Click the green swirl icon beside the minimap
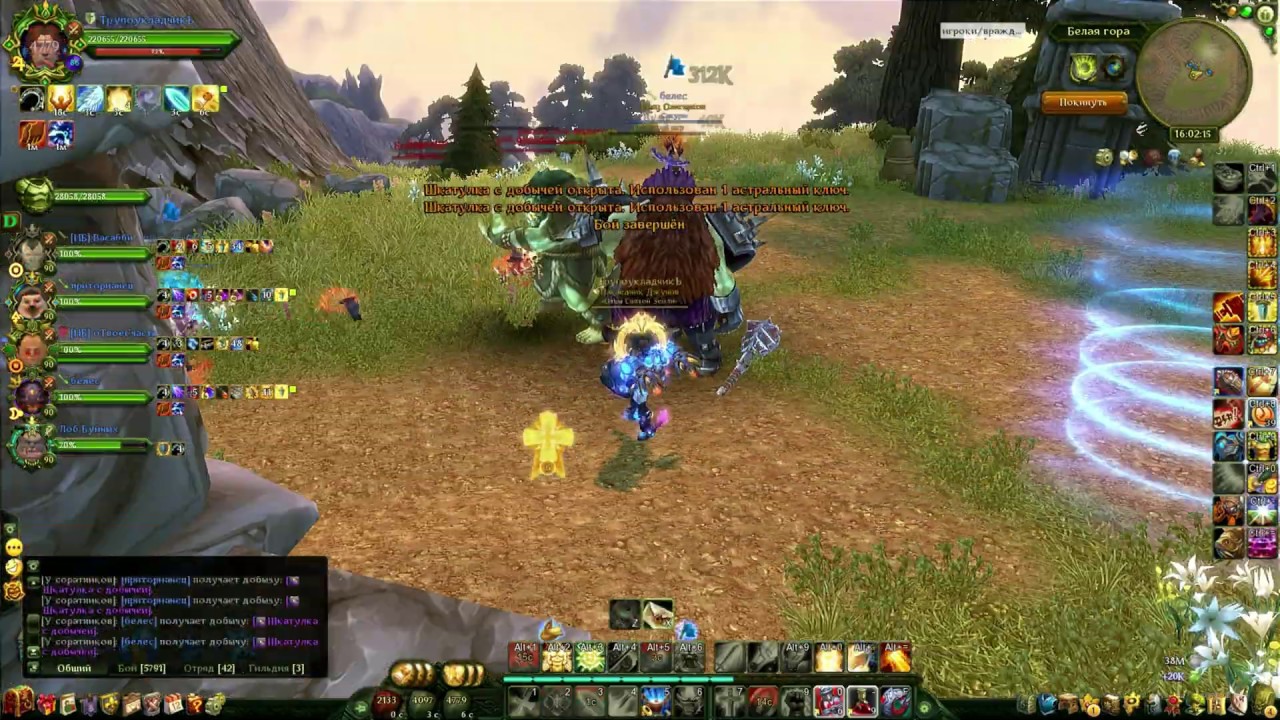 1085,68
